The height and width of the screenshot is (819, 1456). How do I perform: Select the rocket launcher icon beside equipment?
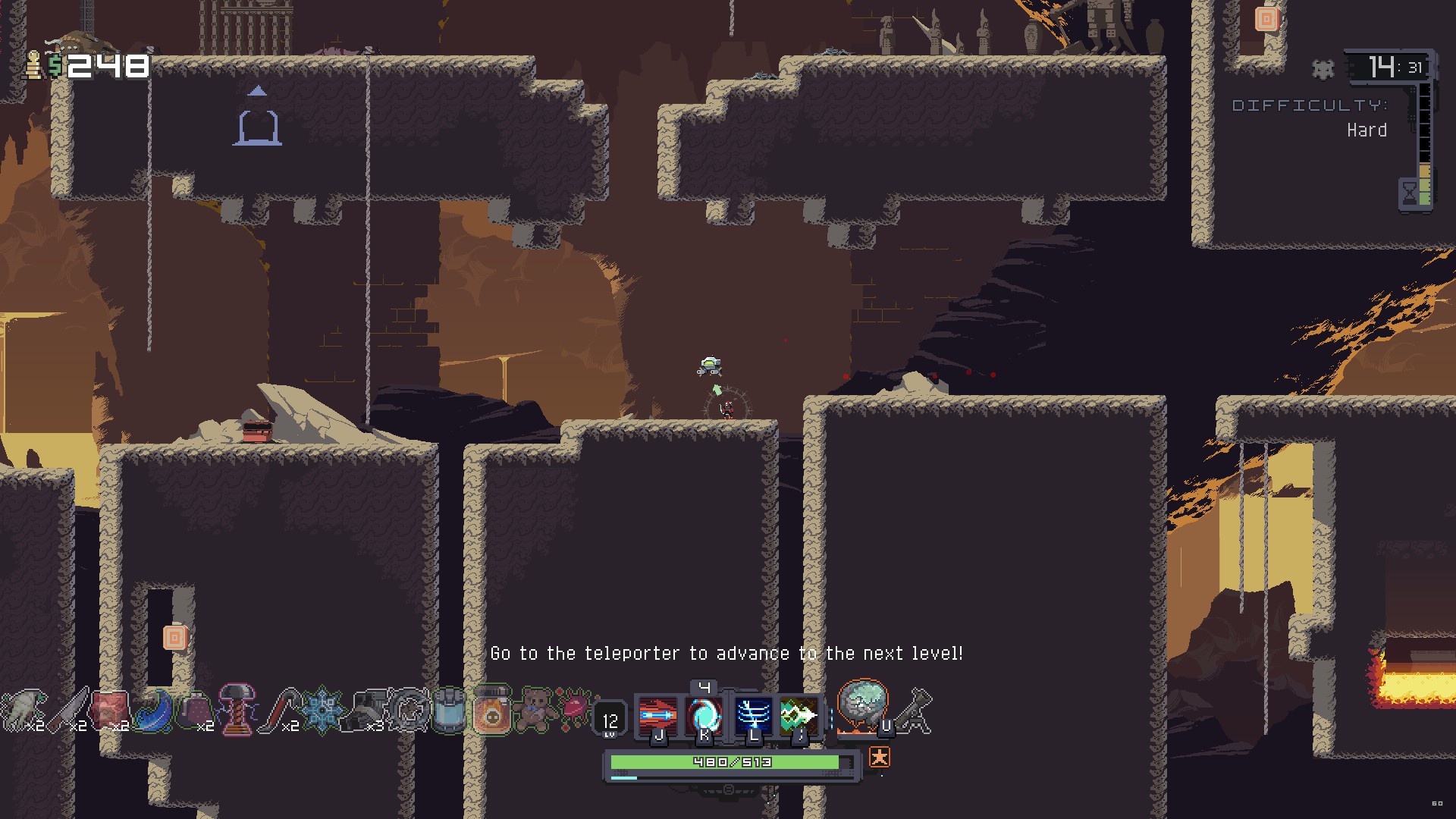[x=917, y=711]
